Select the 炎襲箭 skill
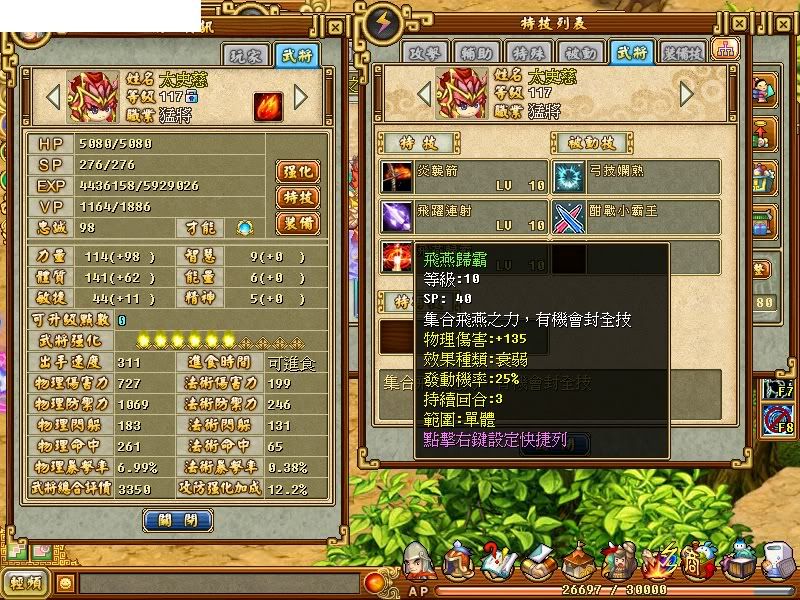Screen dimensions: 800x600 (464, 177)
